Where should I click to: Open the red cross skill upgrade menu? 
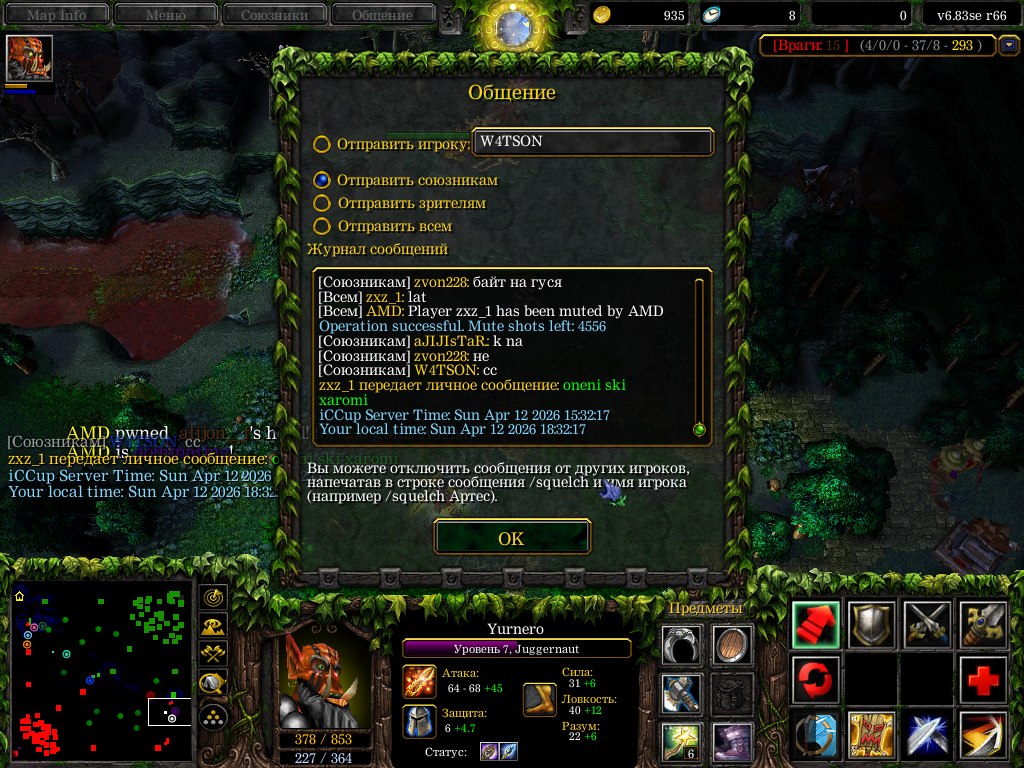tap(983, 681)
